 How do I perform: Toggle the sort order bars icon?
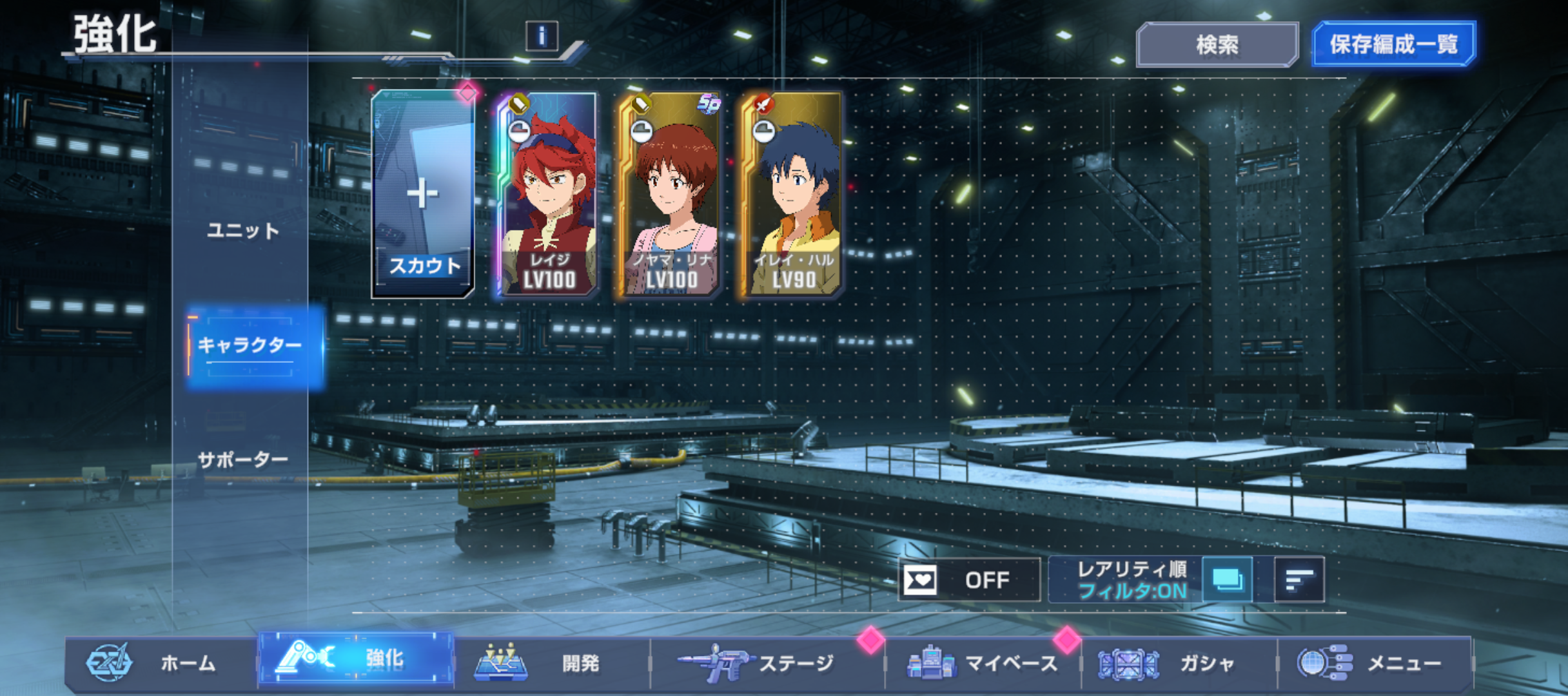coord(1299,580)
